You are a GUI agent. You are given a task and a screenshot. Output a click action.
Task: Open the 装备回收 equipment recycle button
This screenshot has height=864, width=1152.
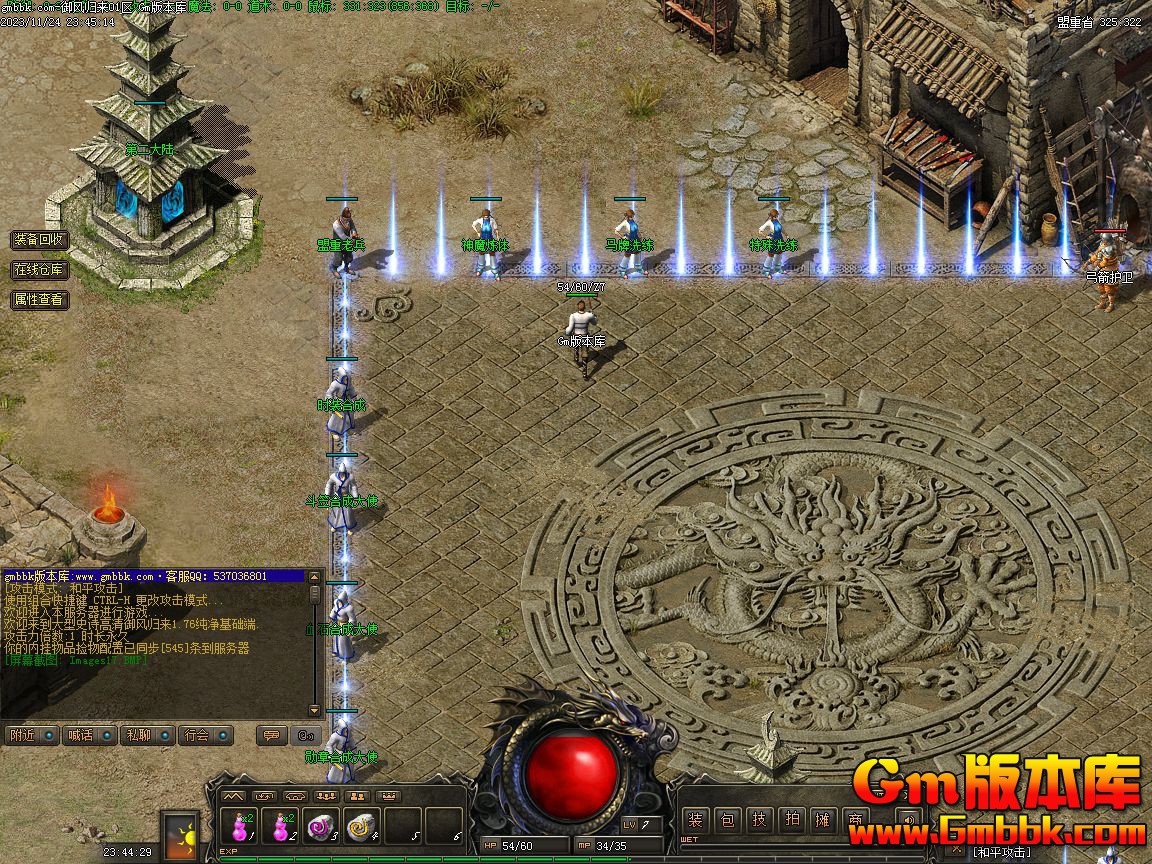coord(39,240)
